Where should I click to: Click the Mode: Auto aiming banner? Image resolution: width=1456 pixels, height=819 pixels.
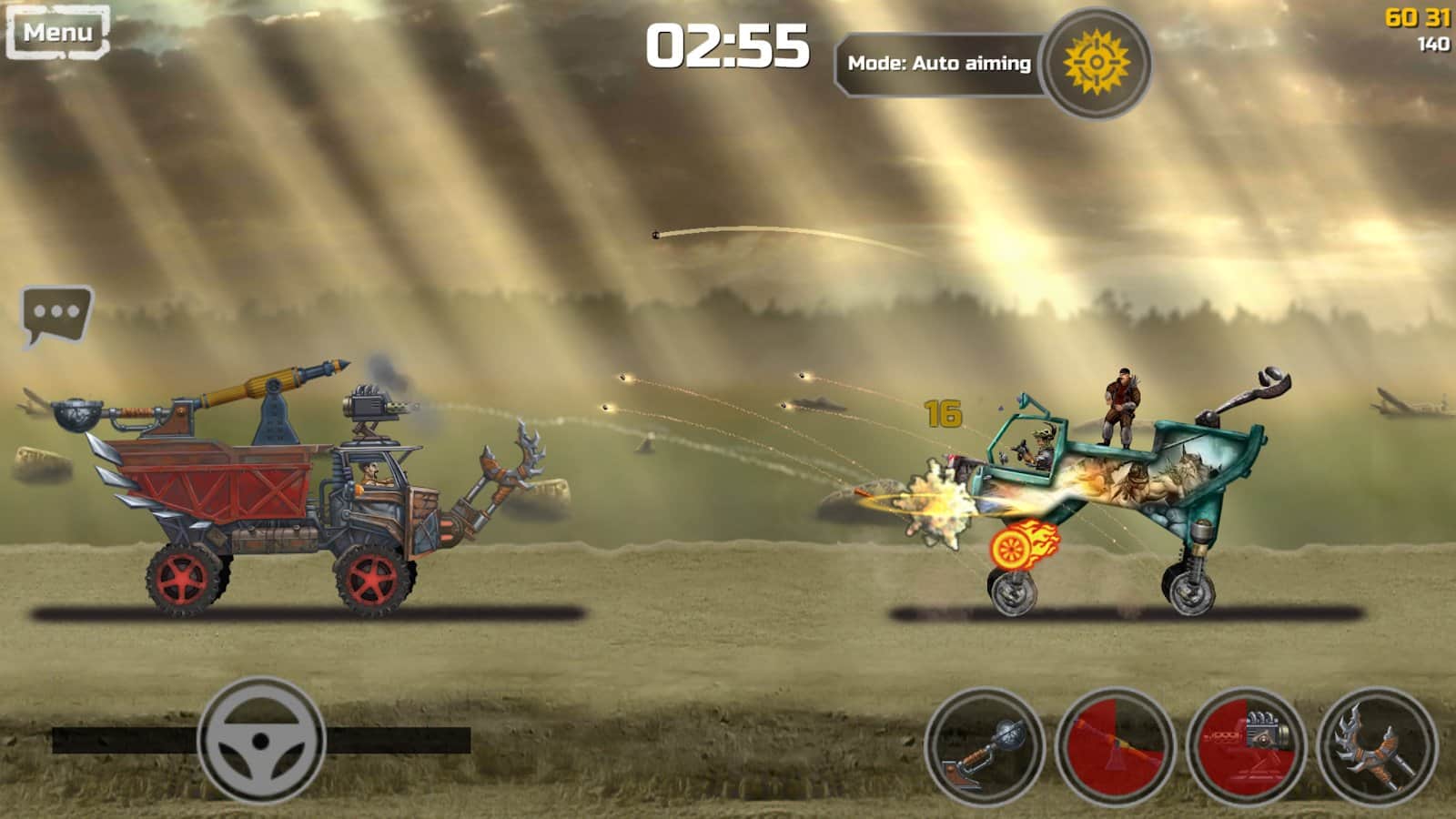click(x=942, y=62)
